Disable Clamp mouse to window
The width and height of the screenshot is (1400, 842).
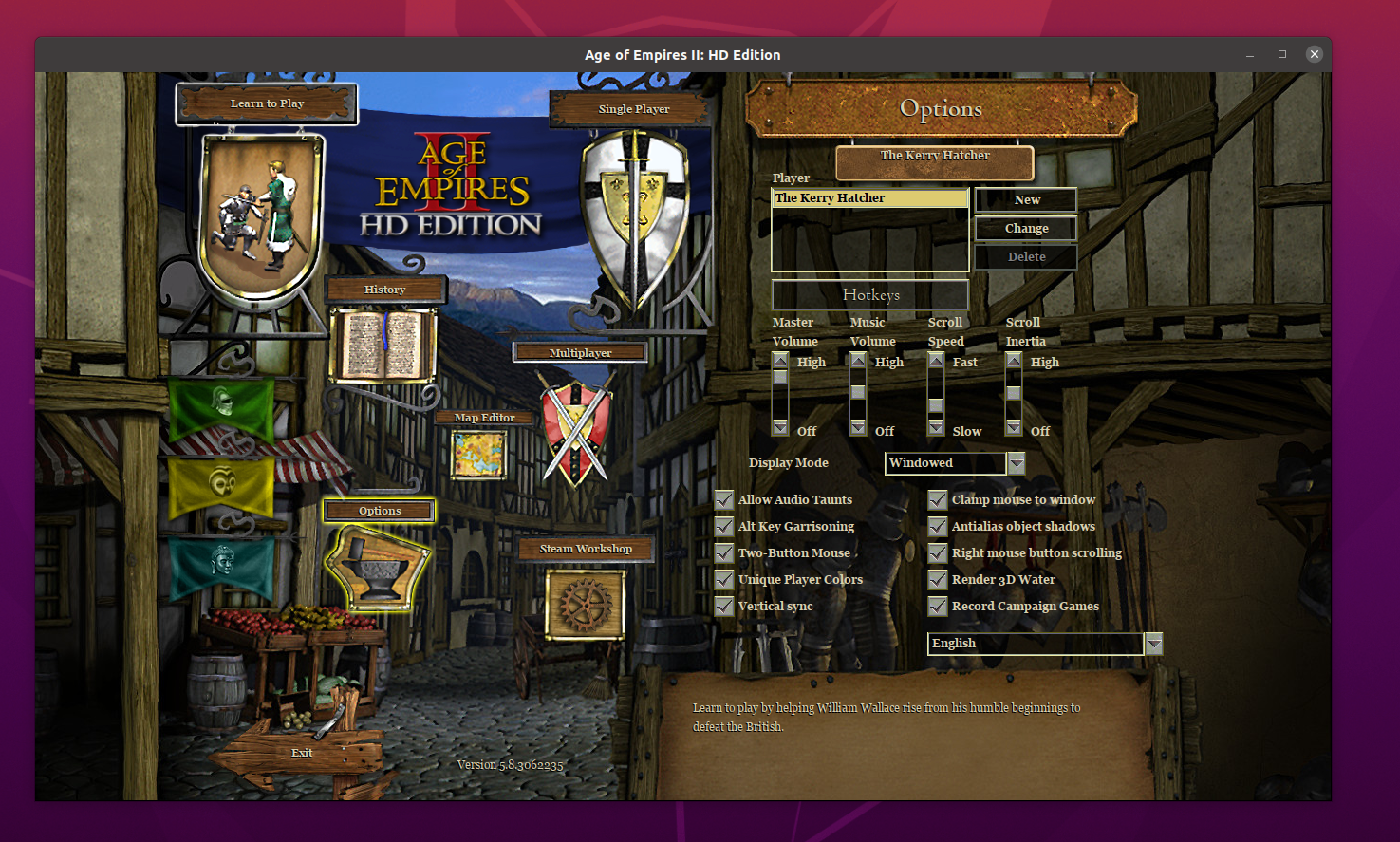point(938,500)
